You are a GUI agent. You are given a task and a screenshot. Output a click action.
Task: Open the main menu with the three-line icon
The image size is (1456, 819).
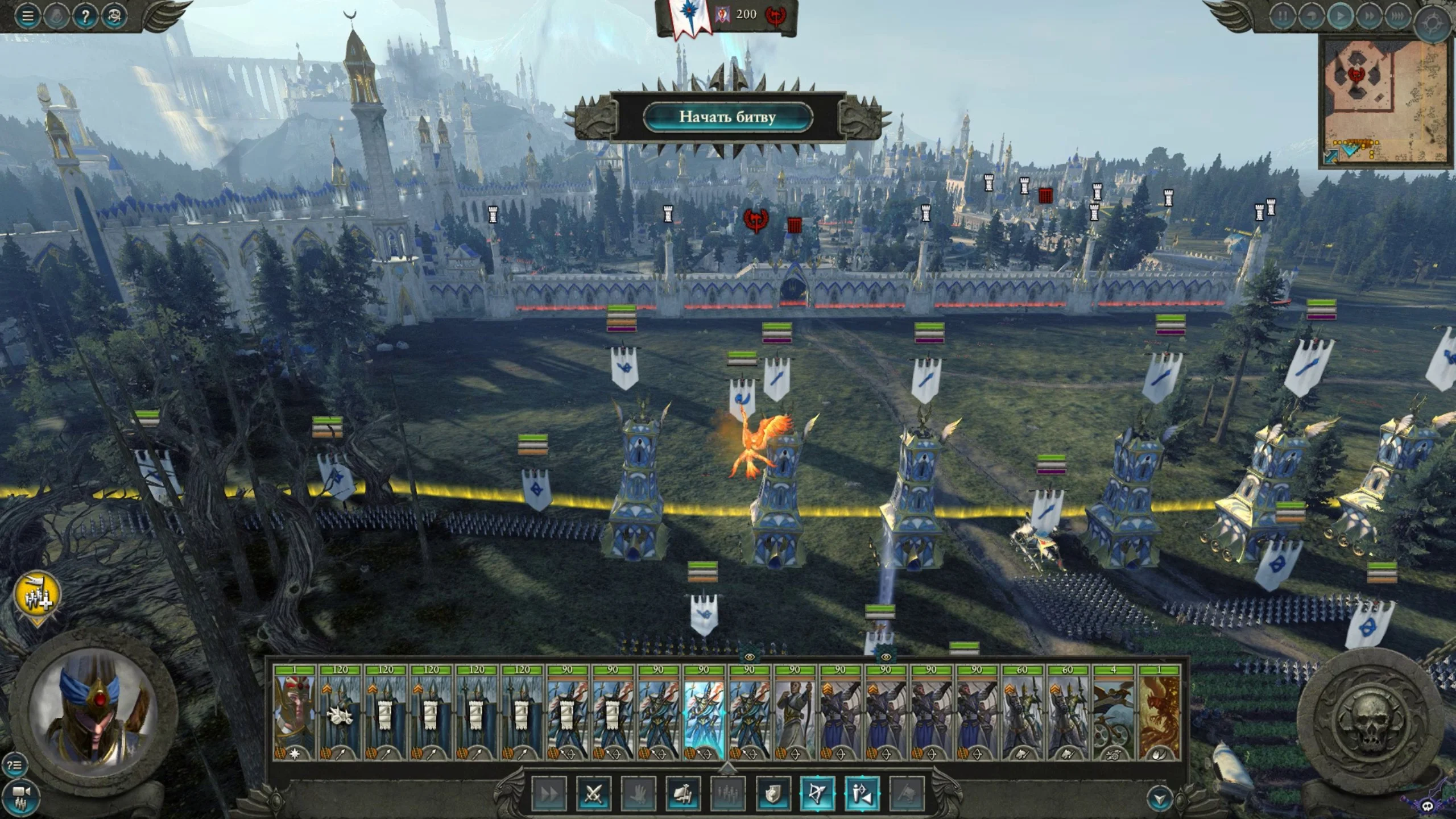click(27, 16)
